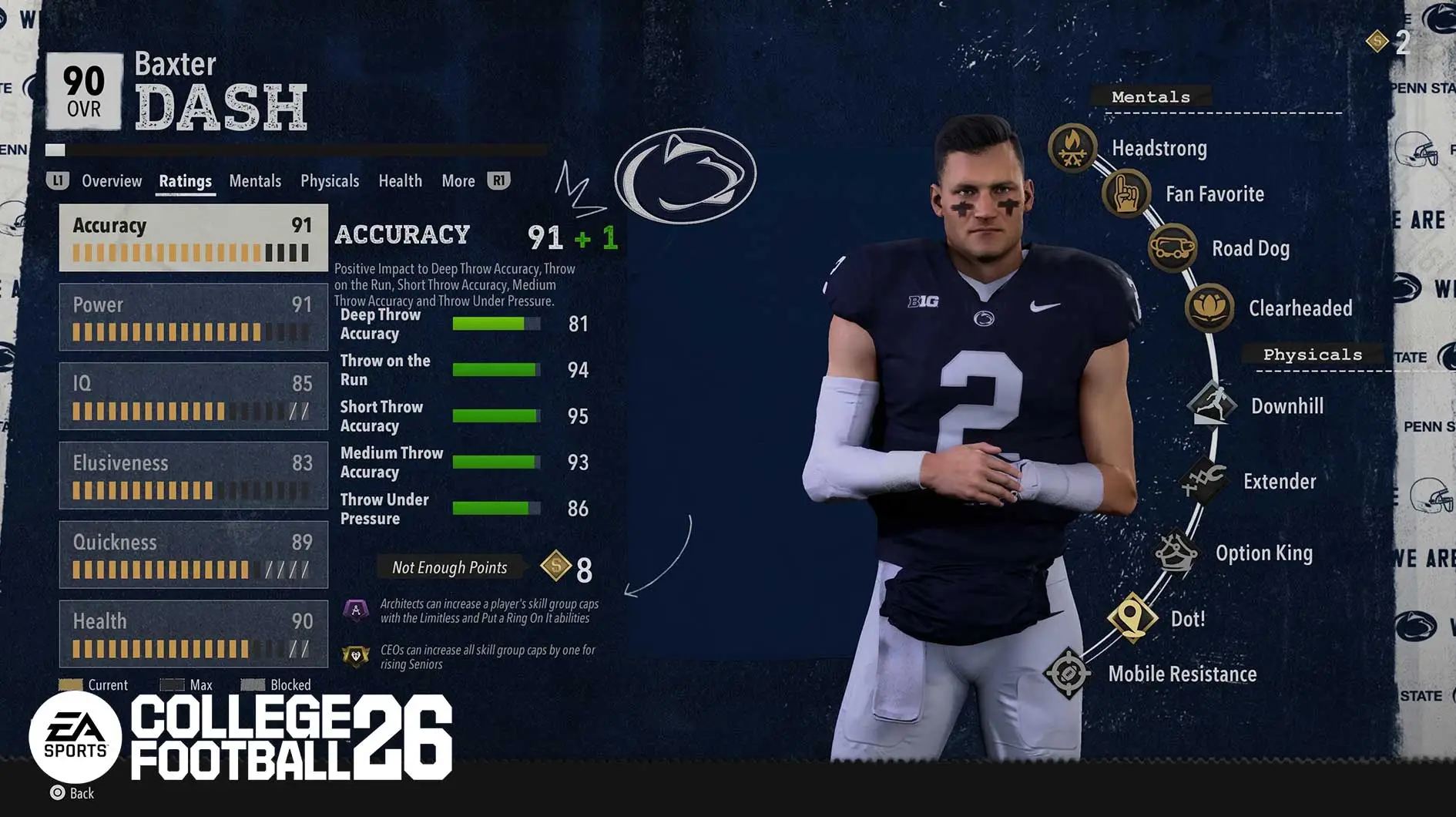Select the IQ skill group
Viewport: 1456px width, 817px height.
coord(193,396)
